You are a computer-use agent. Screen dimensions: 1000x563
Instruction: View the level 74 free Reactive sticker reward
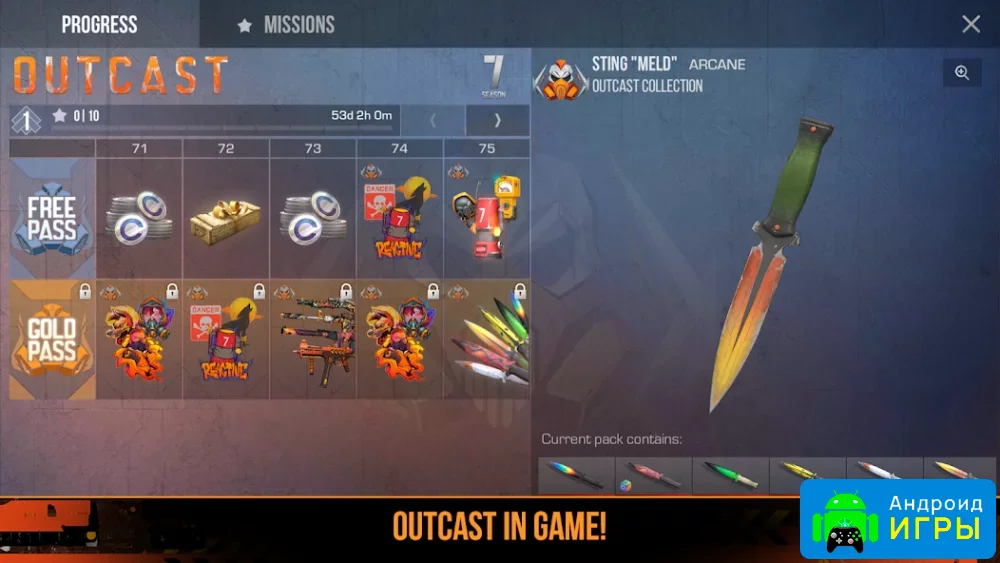click(x=400, y=218)
